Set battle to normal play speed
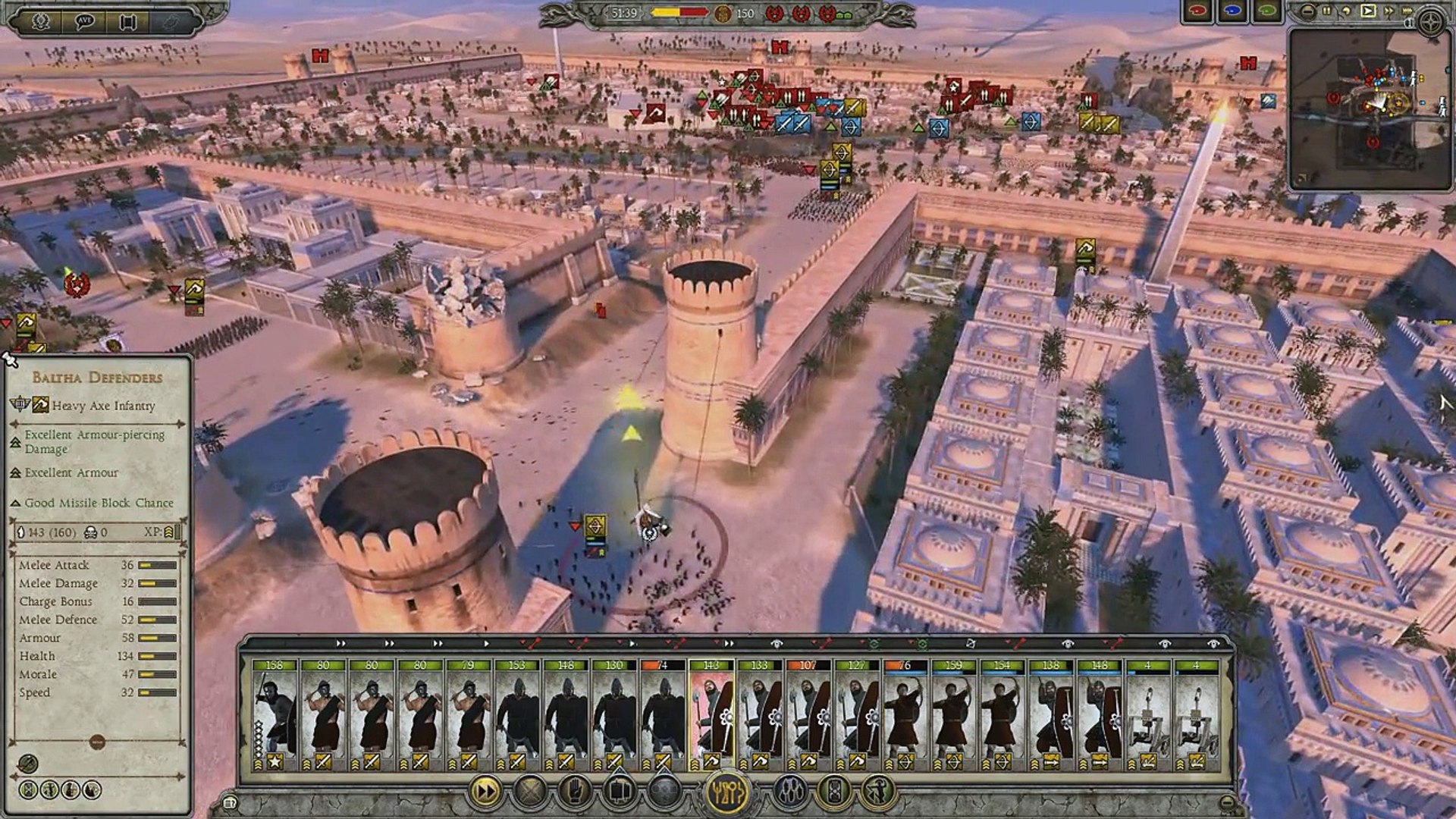 click(x=1367, y=11)
